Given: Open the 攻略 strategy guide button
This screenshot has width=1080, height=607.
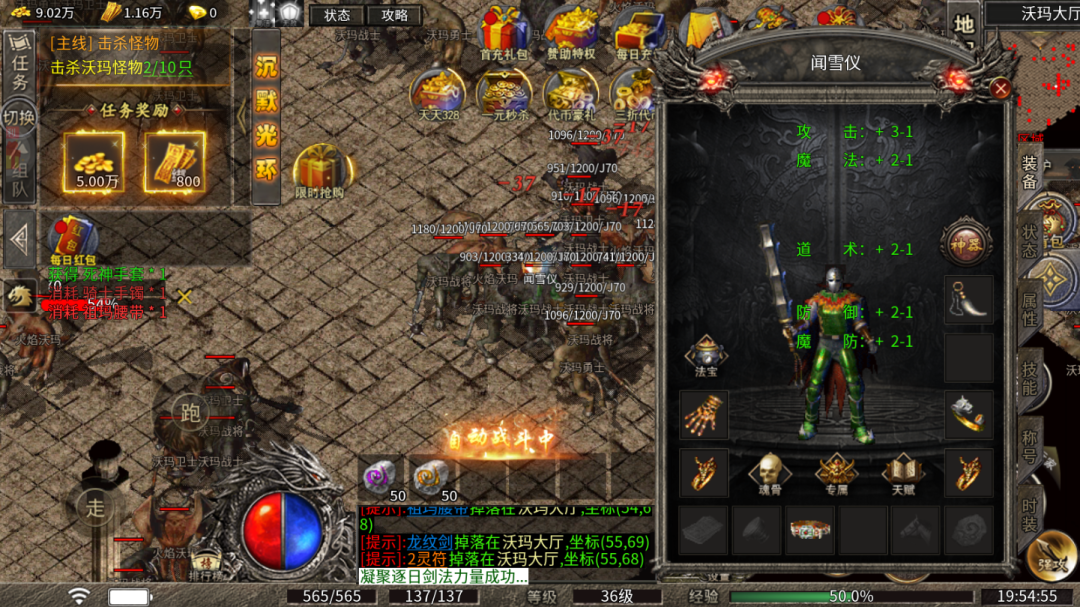Looking at the screenshot, I should (394, 15).
